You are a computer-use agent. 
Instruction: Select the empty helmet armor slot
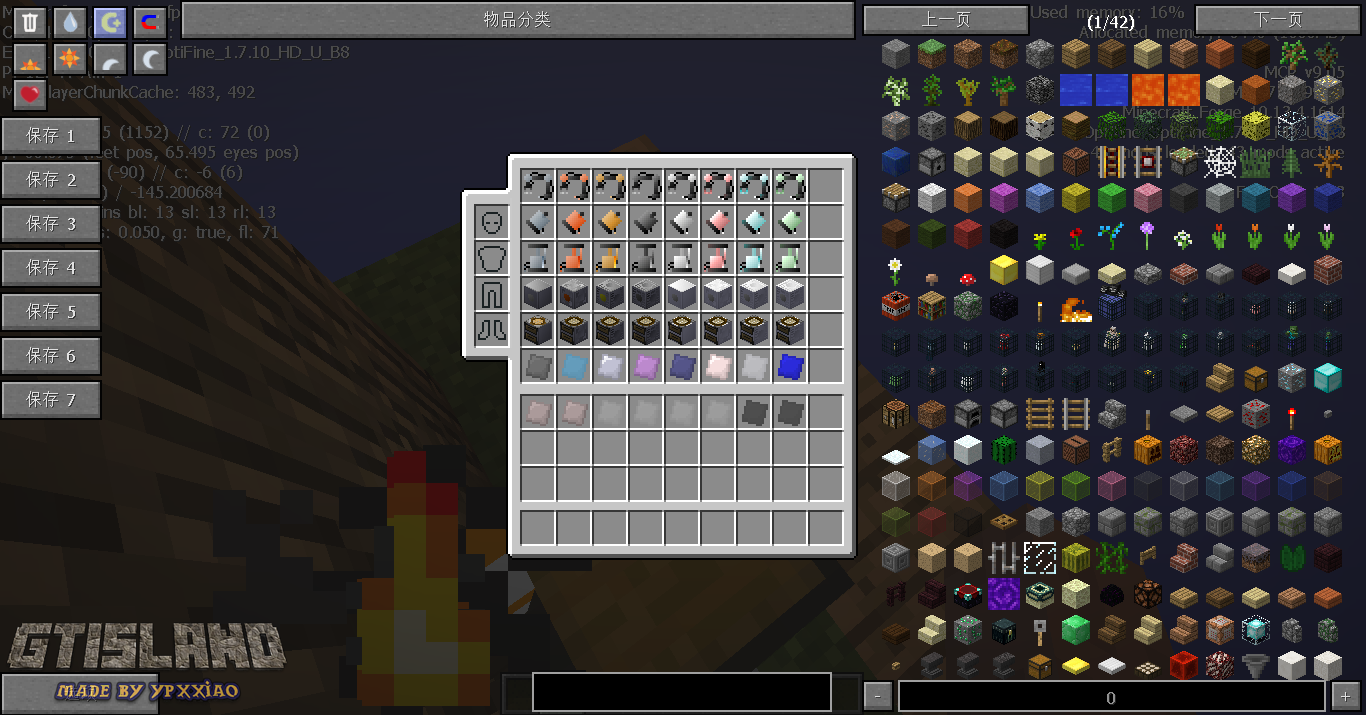491,222
